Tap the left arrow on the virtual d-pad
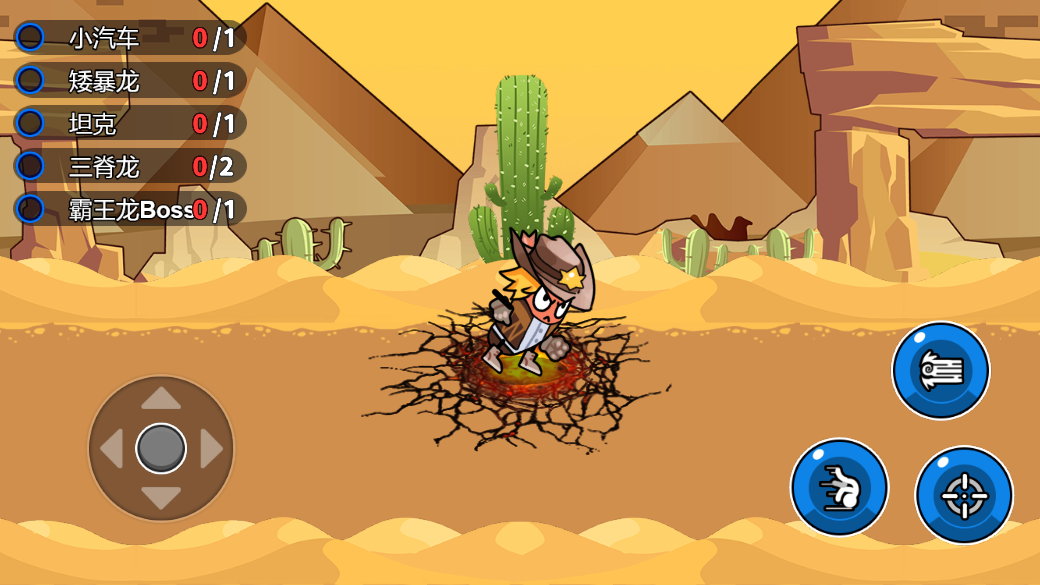 111,449
